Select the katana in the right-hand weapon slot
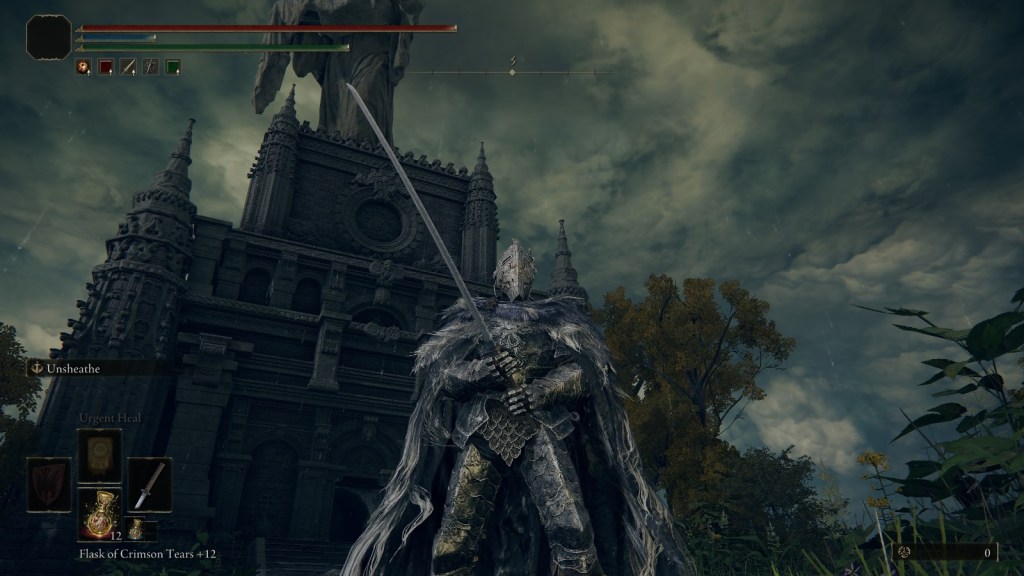 [149, 485]
